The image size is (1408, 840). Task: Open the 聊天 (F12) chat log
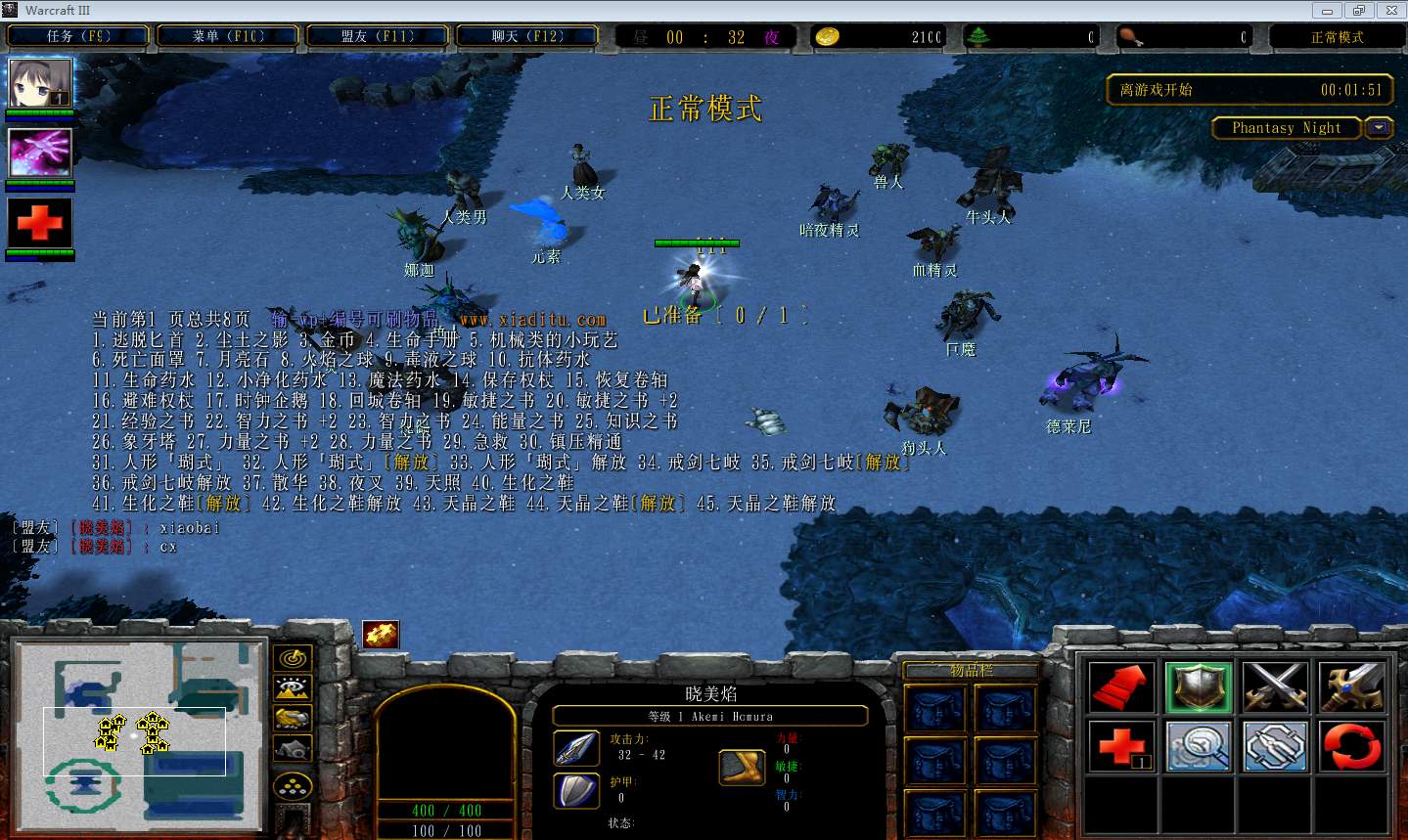tap(527, 37)
